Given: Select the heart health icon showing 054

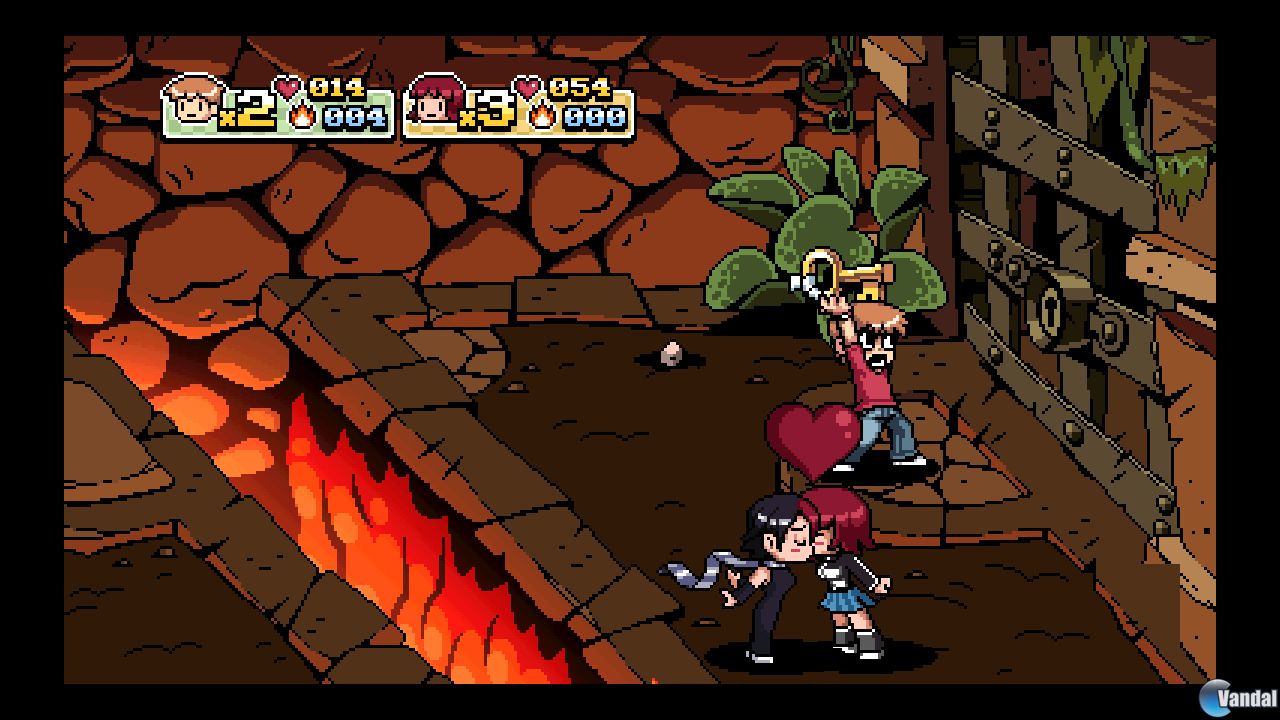Looking at the screenshot, I should pos(525,87).
